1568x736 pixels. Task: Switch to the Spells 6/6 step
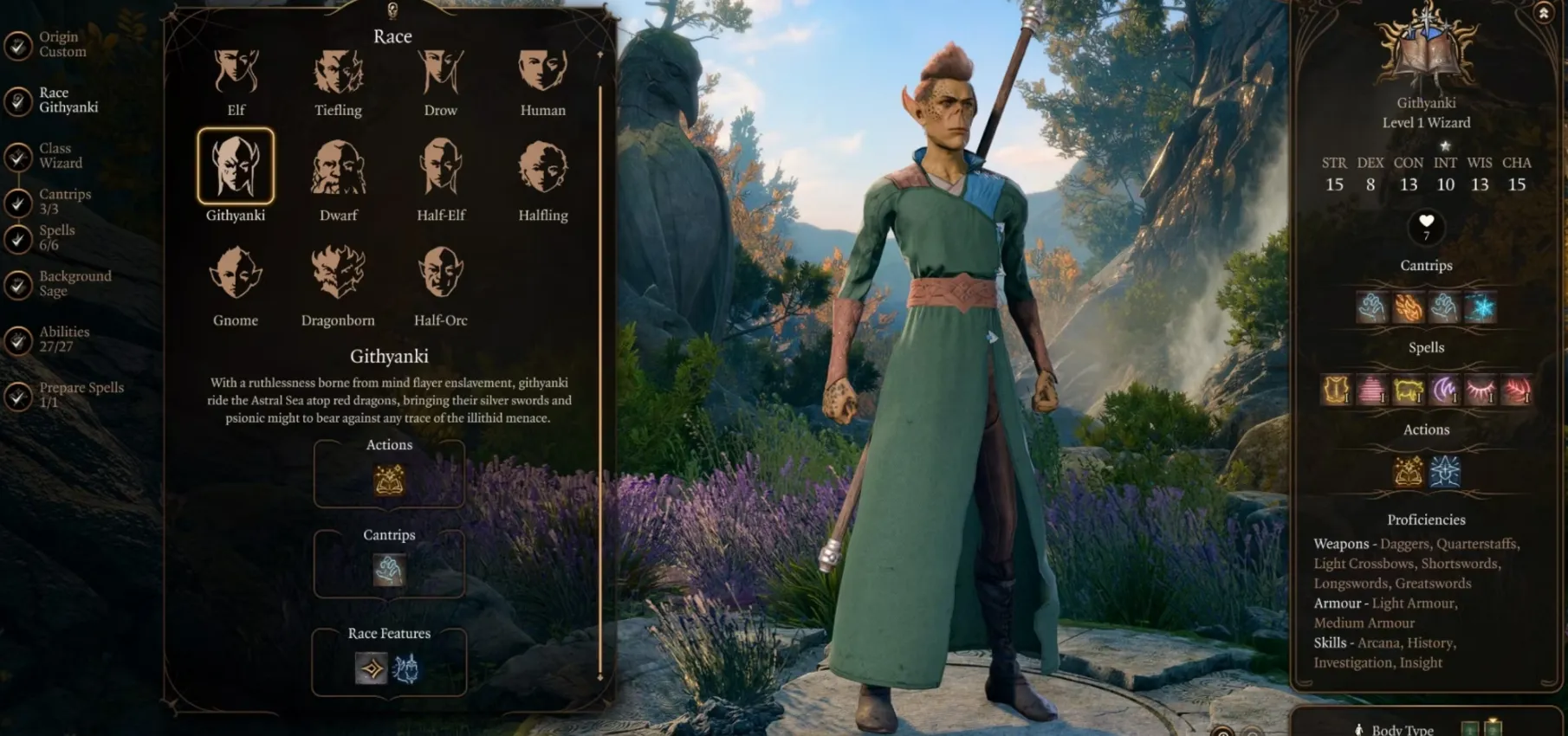coord(56,237)
